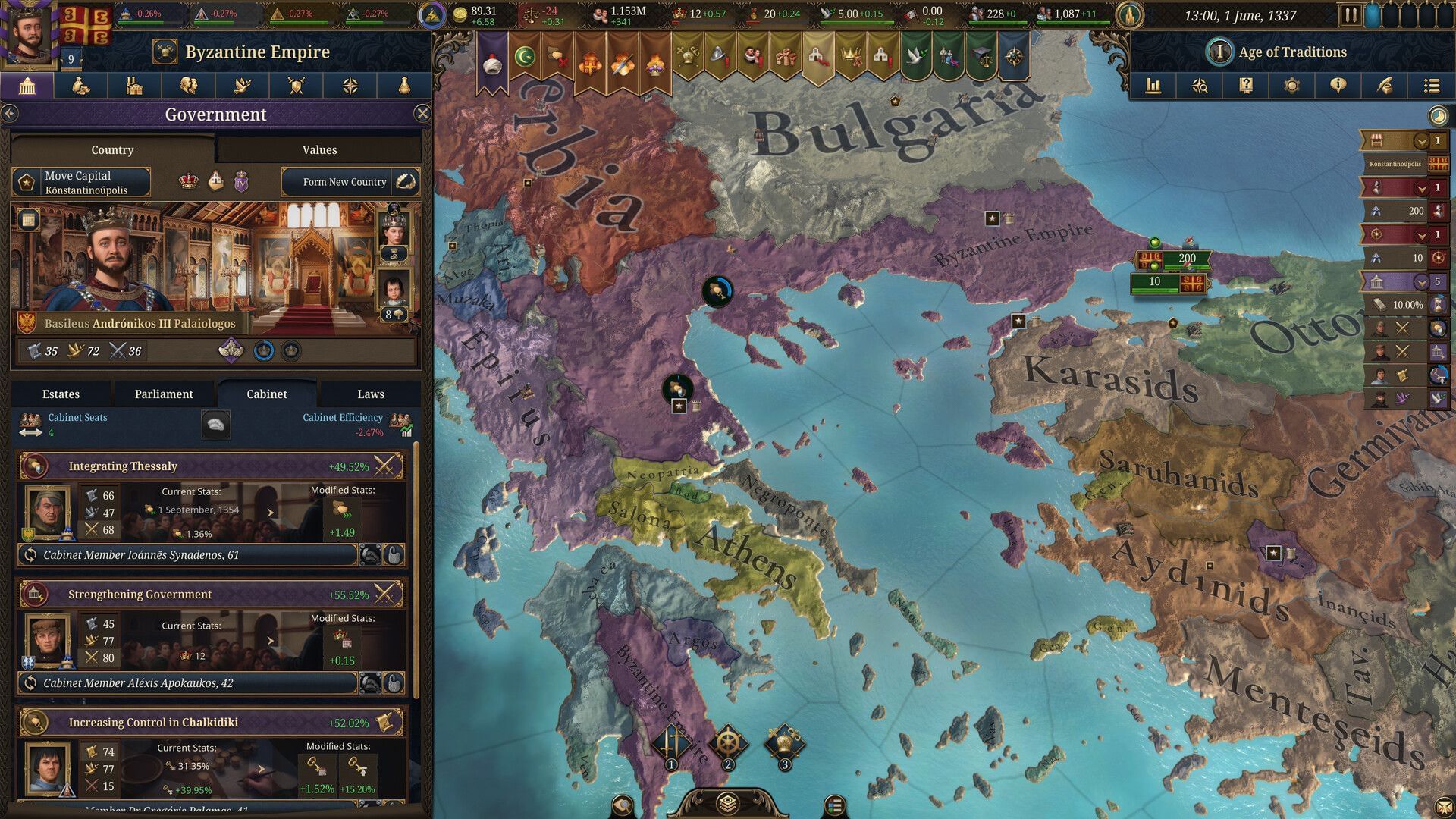Open the Parliament tab
1456x819 pixels.
point(163,394)
